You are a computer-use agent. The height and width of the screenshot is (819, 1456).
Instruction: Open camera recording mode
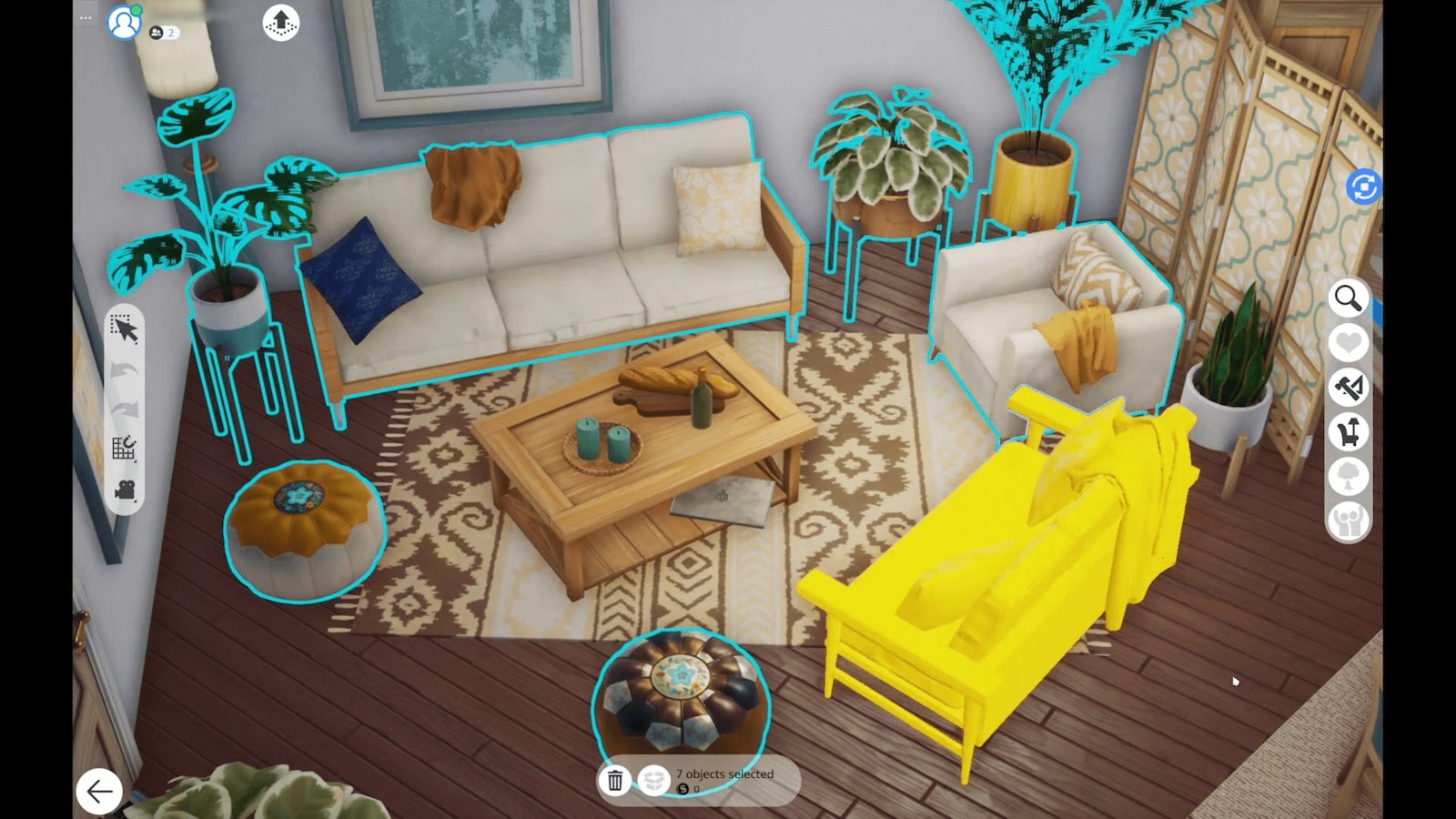pyautogui.click(x=126, y=491)
